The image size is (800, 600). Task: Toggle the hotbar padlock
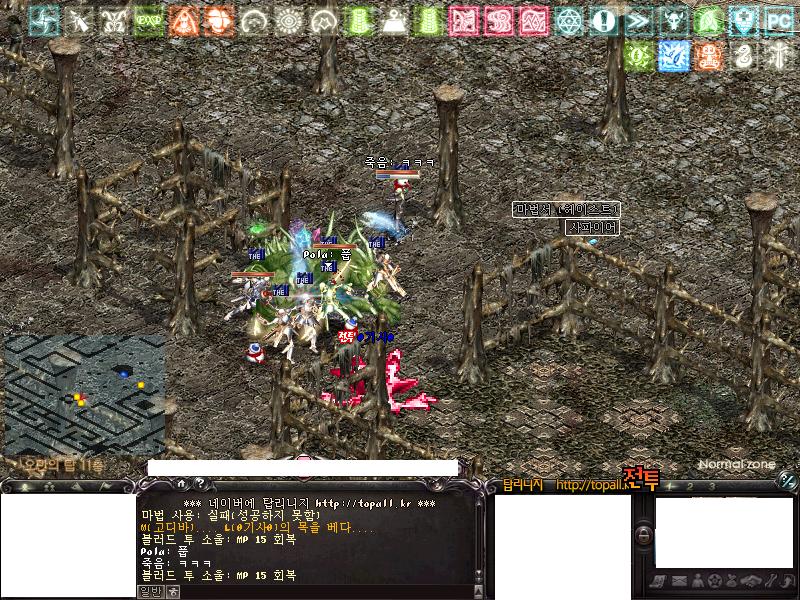coord(643,536)
